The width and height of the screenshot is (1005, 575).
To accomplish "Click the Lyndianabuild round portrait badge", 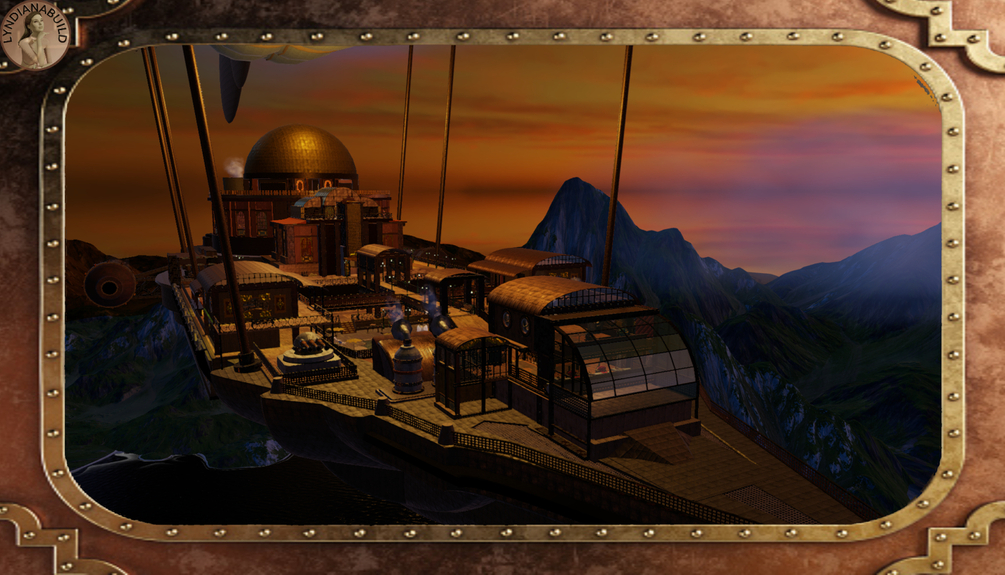I will pos(35,36).
